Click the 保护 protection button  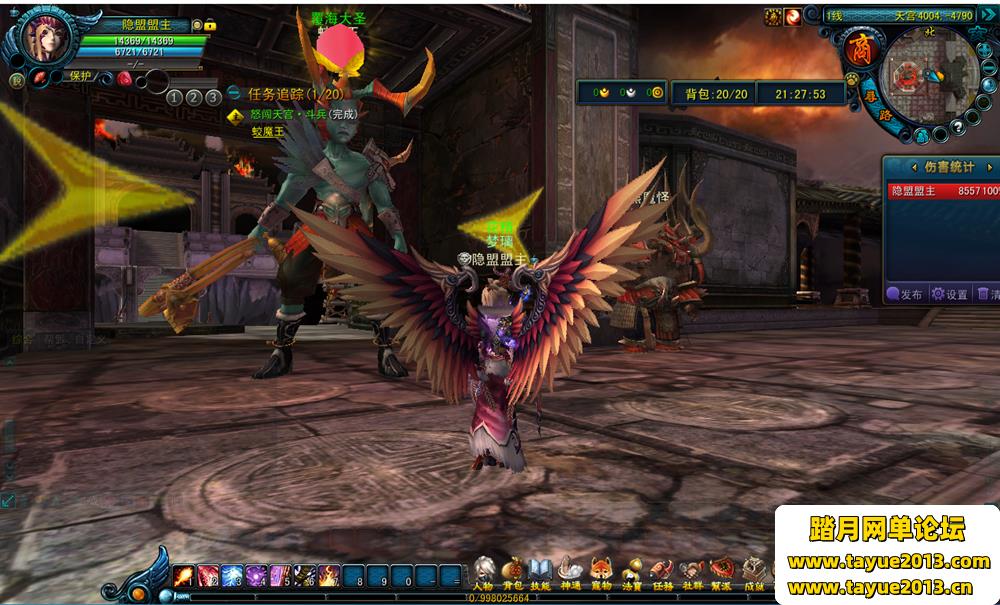click(x=79, y=76)
